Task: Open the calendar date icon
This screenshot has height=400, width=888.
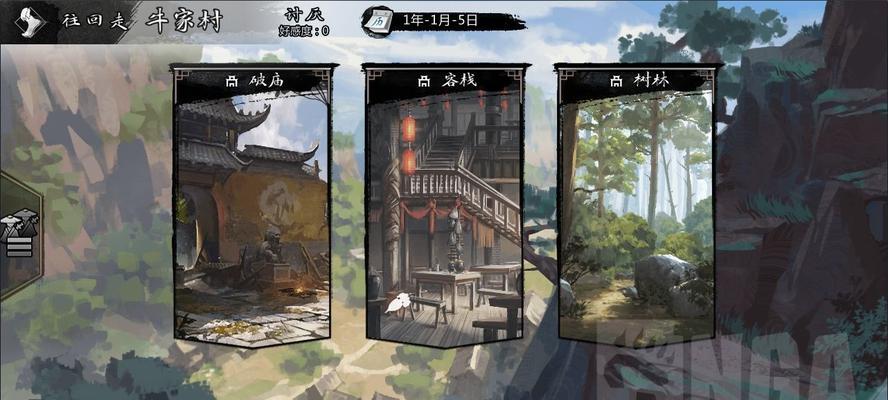Action: pyautogui.click(x=378, y=19)
